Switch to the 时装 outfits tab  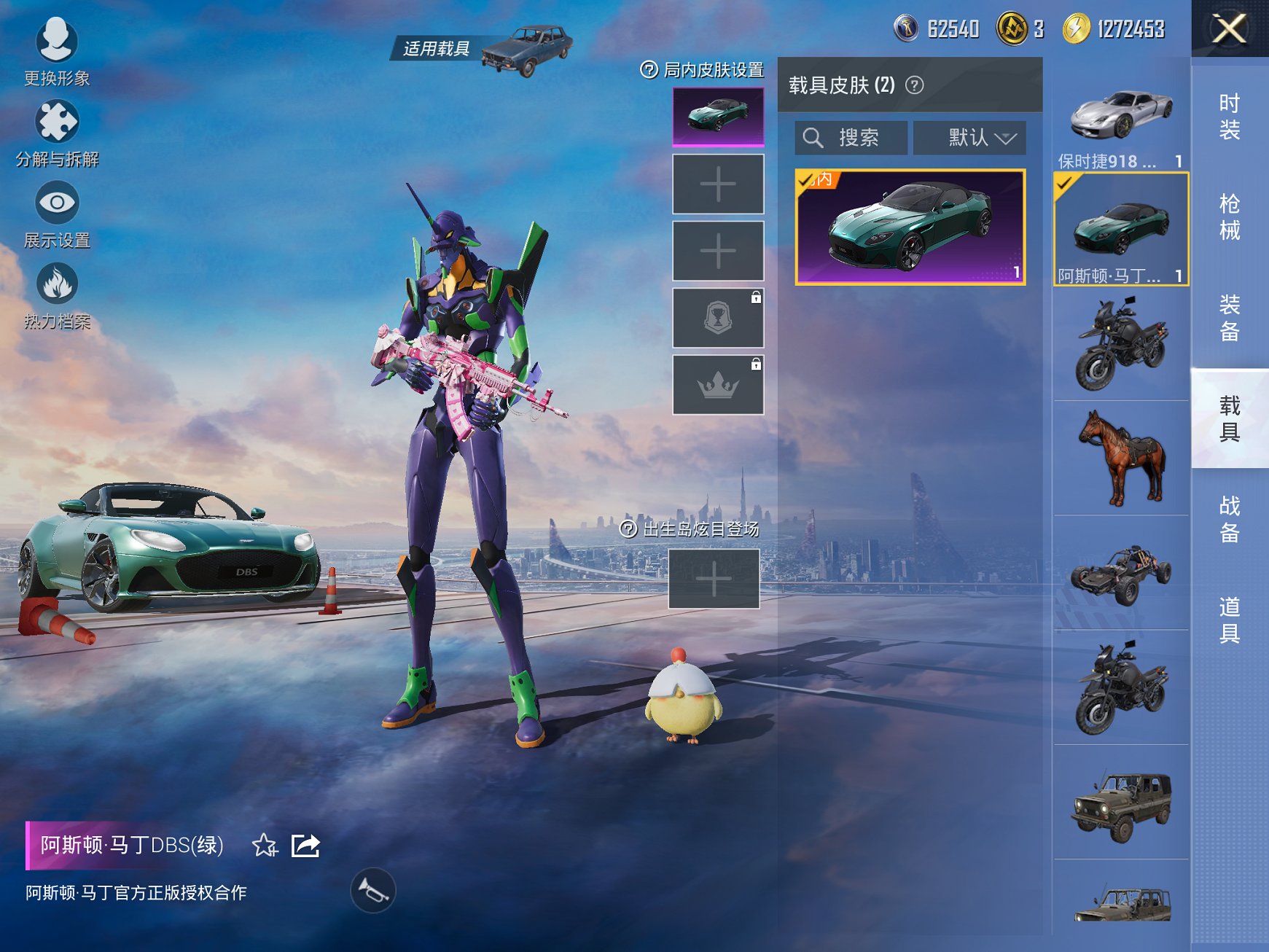(x=1229, y=117)
